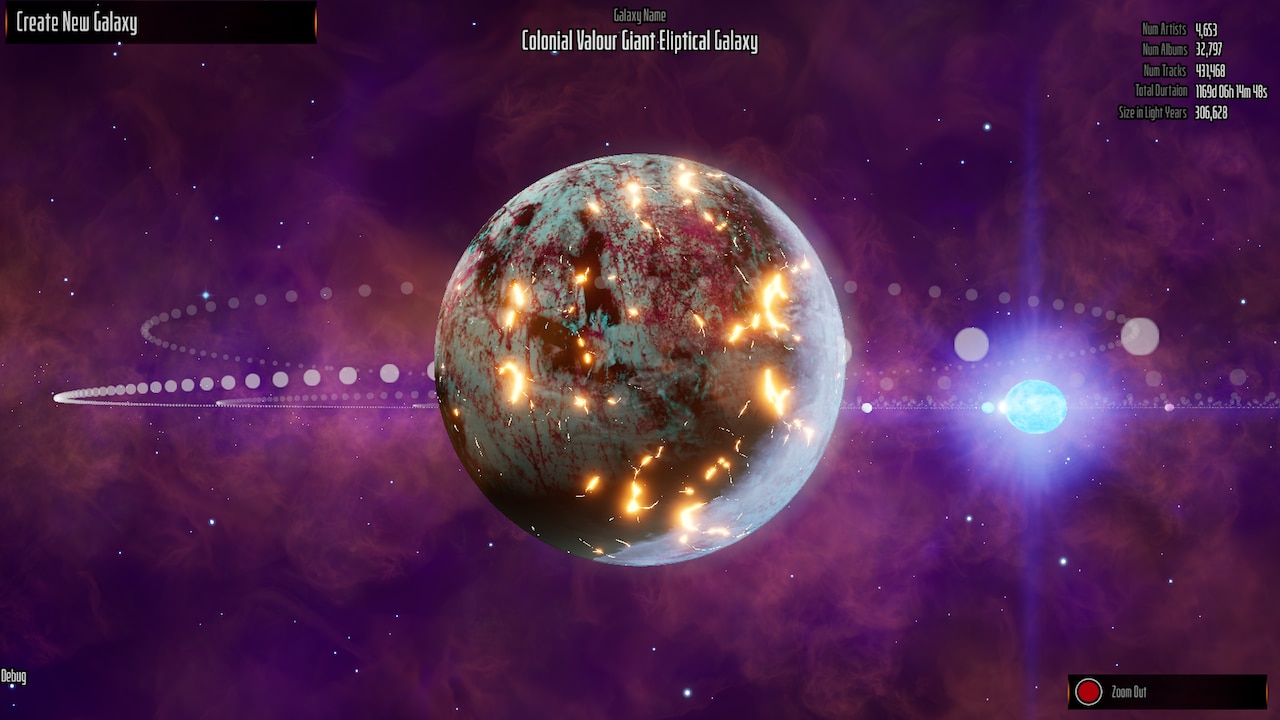Click the galaxy name Colonial Valour Giant Eliptical Galaxy

coord(638,43)
